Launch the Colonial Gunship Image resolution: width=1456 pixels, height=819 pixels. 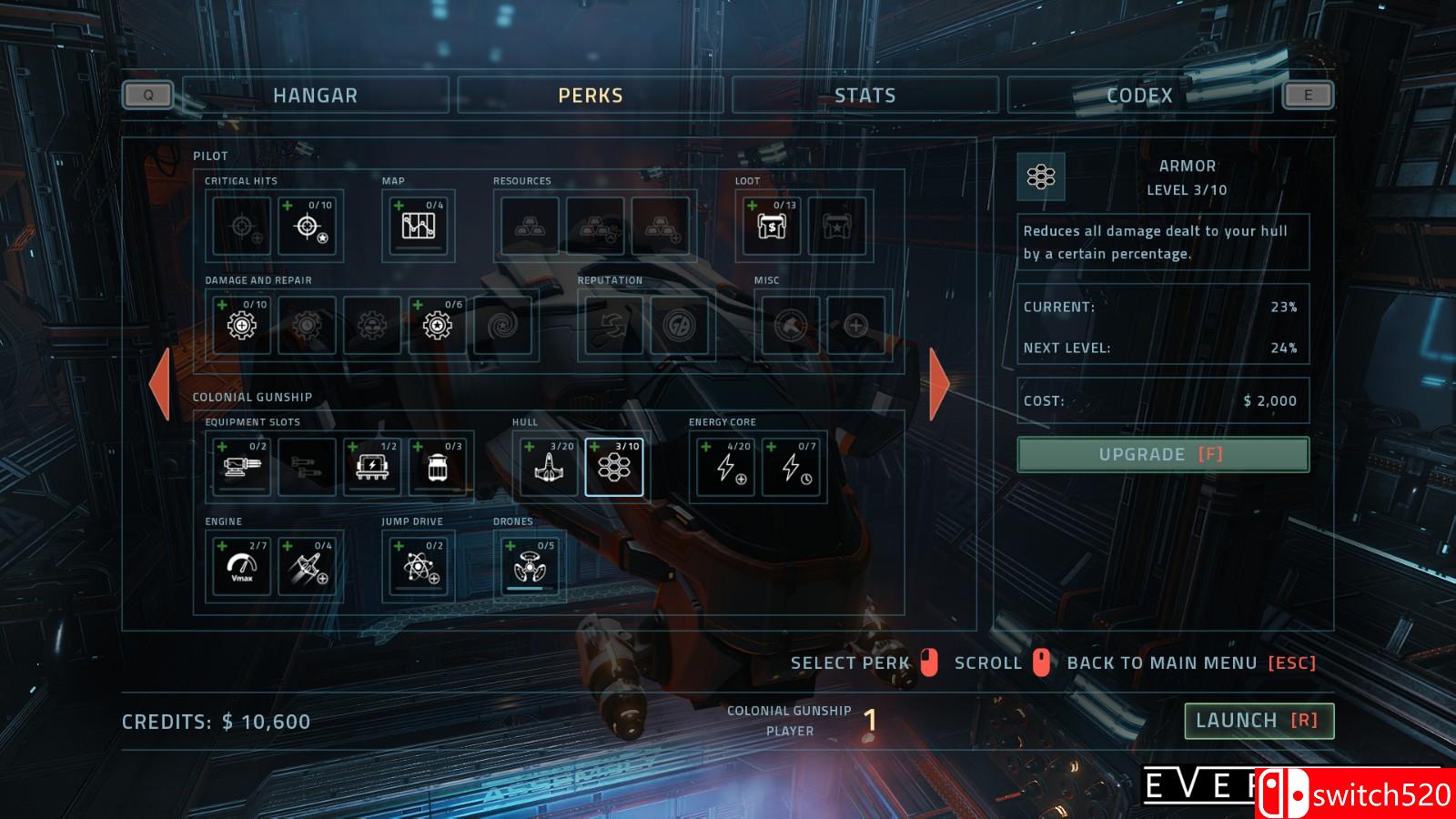point(1259,721)
